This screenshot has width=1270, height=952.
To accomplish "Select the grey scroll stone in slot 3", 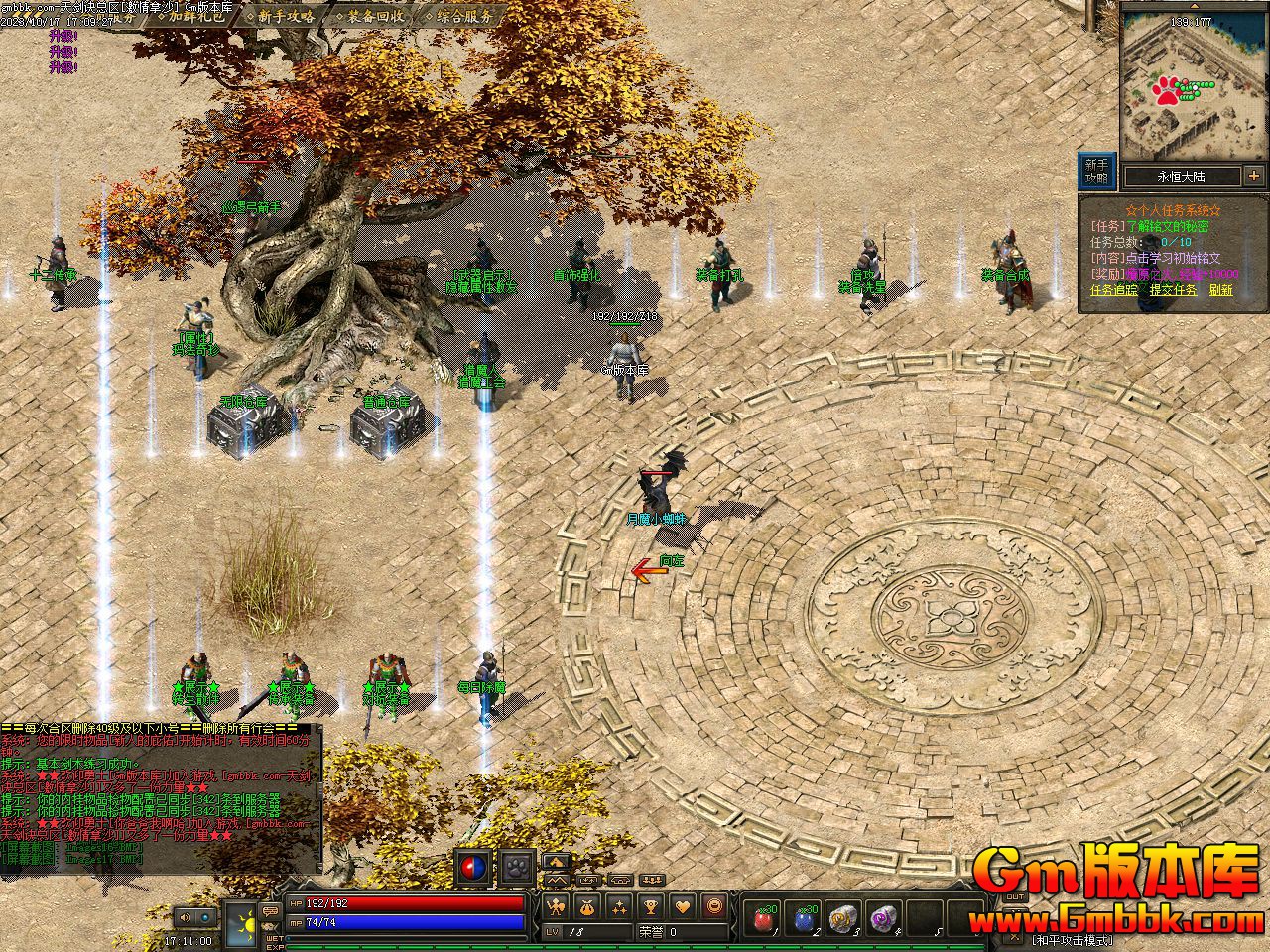I will pyautogui.click(x=842, y=919).
